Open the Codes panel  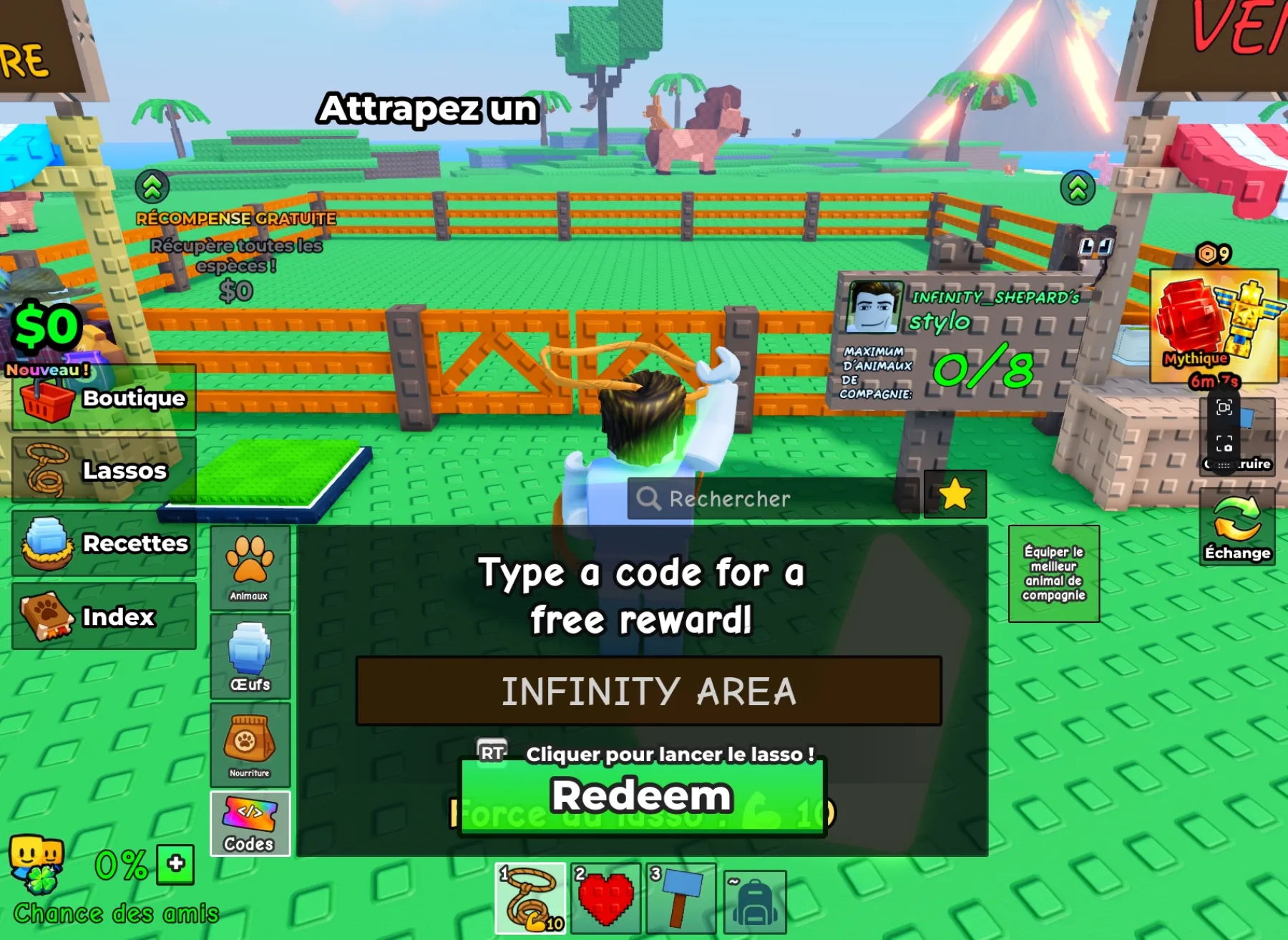coord(249,825)
